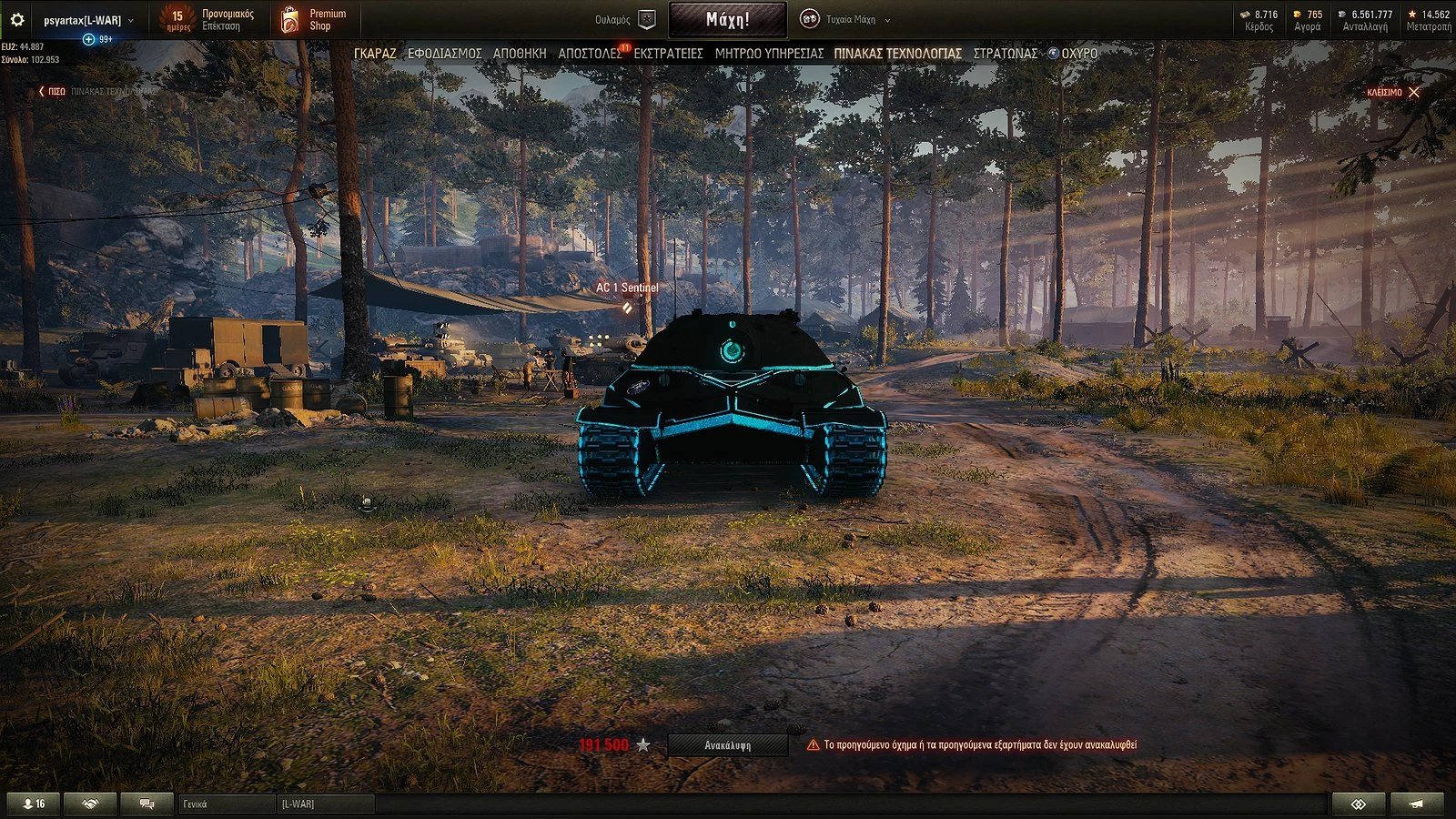
Task: Open the [L-WAR] chat channel selector
Action: [328, 804]
